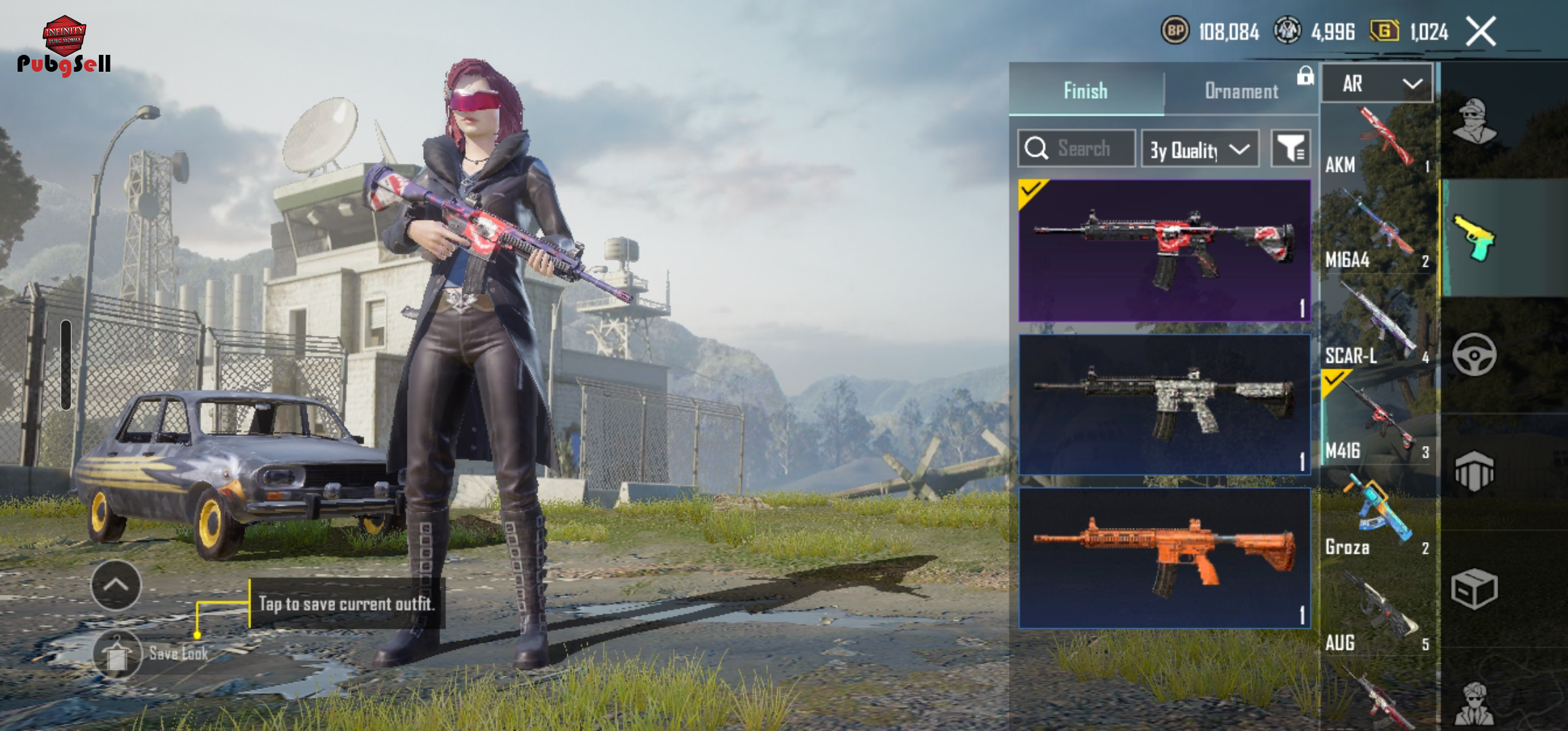This screenshot has width=1568, height=731.
Task: Choose the grey camo M416 finish
Action: click(x=1164, y=404)
